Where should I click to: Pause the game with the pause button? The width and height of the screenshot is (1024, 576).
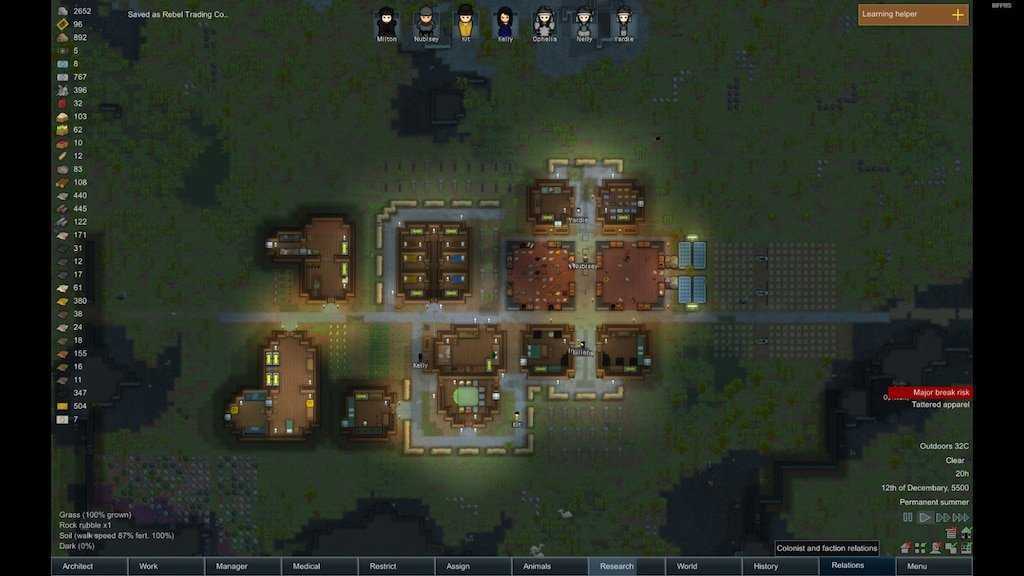click(x=908, y=517)
